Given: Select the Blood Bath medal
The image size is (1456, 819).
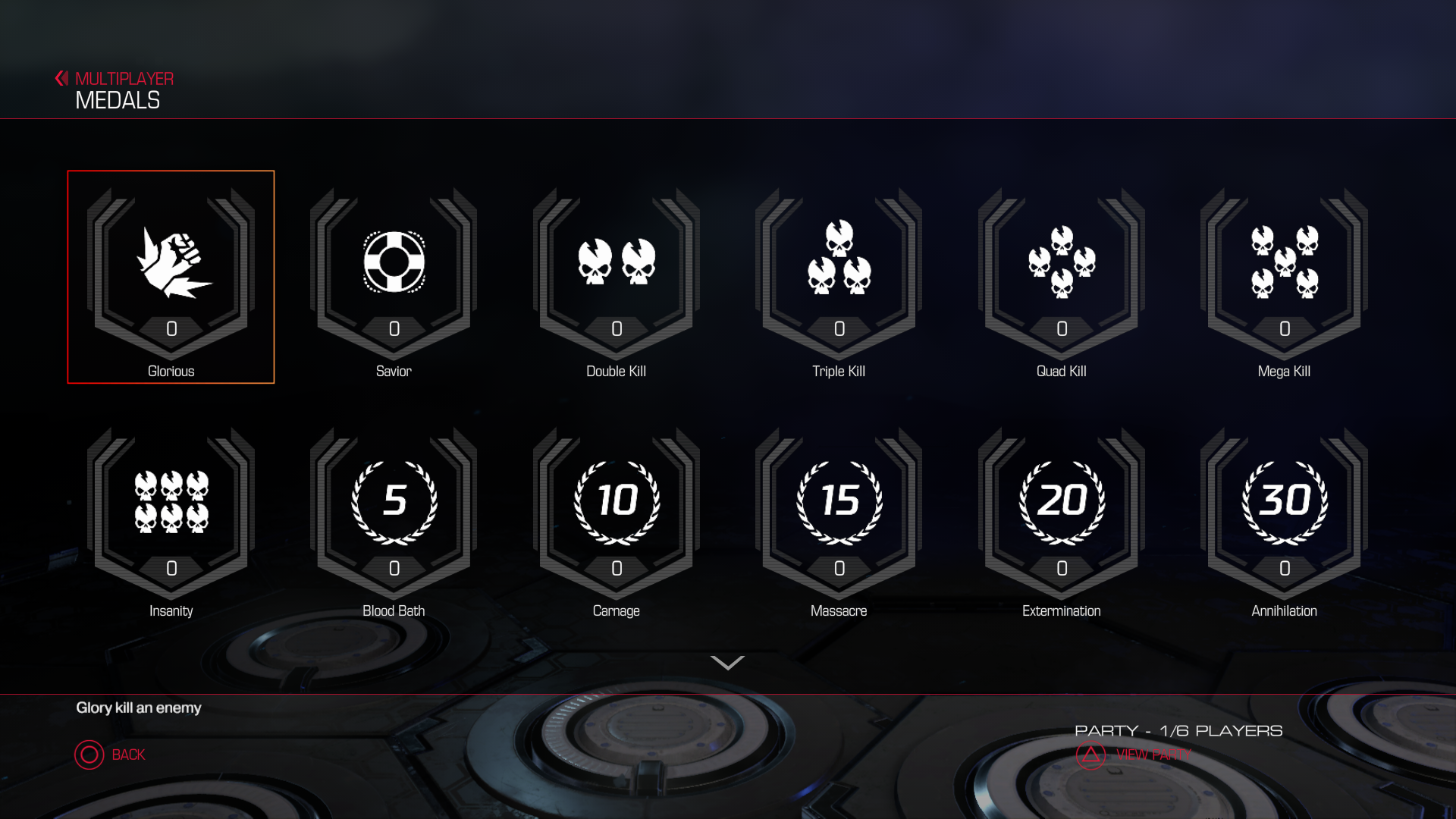Looking at the screenshot, I should click(x=394, y=516).
